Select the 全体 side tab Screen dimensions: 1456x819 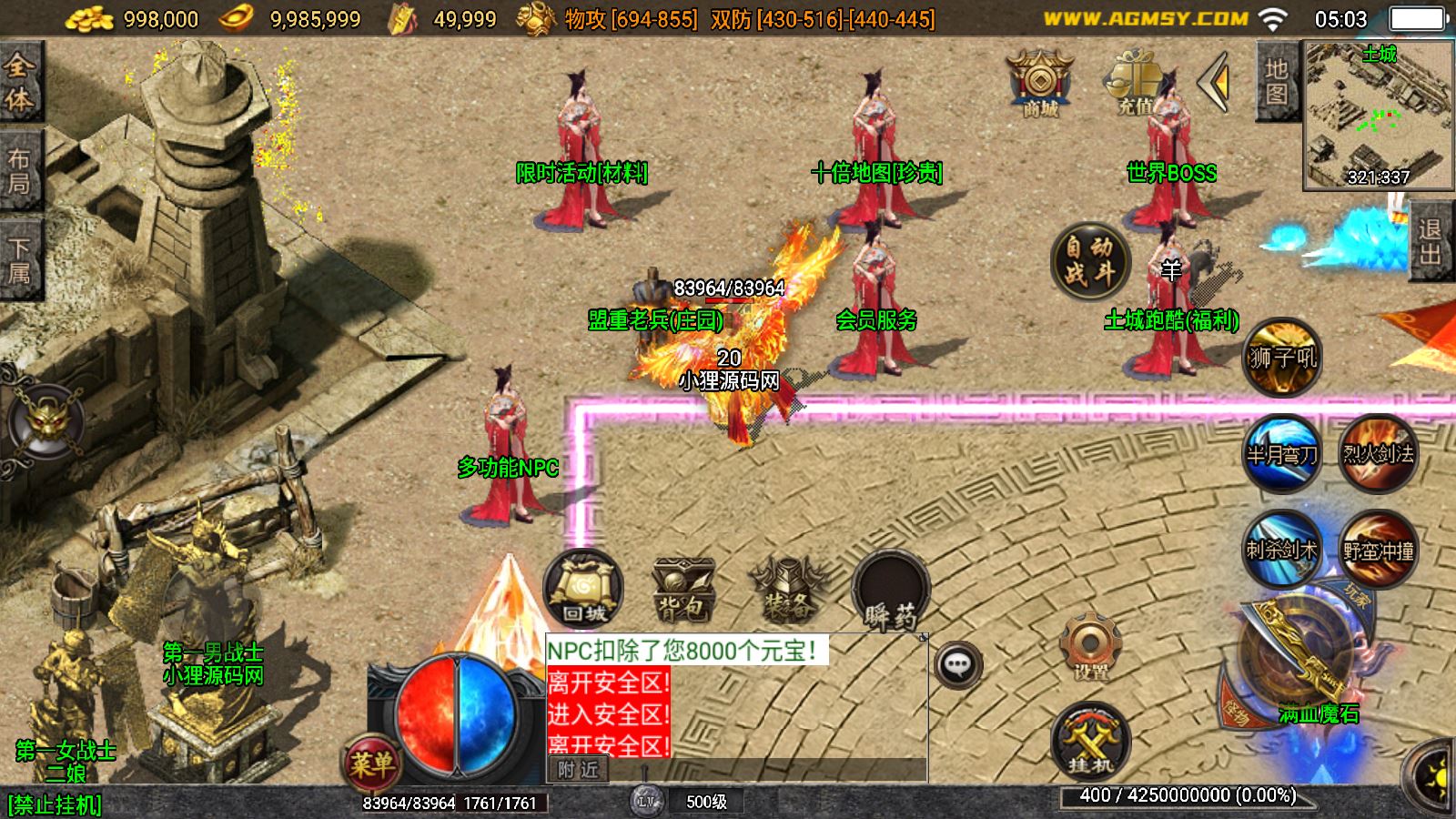[x=19, y=83]
